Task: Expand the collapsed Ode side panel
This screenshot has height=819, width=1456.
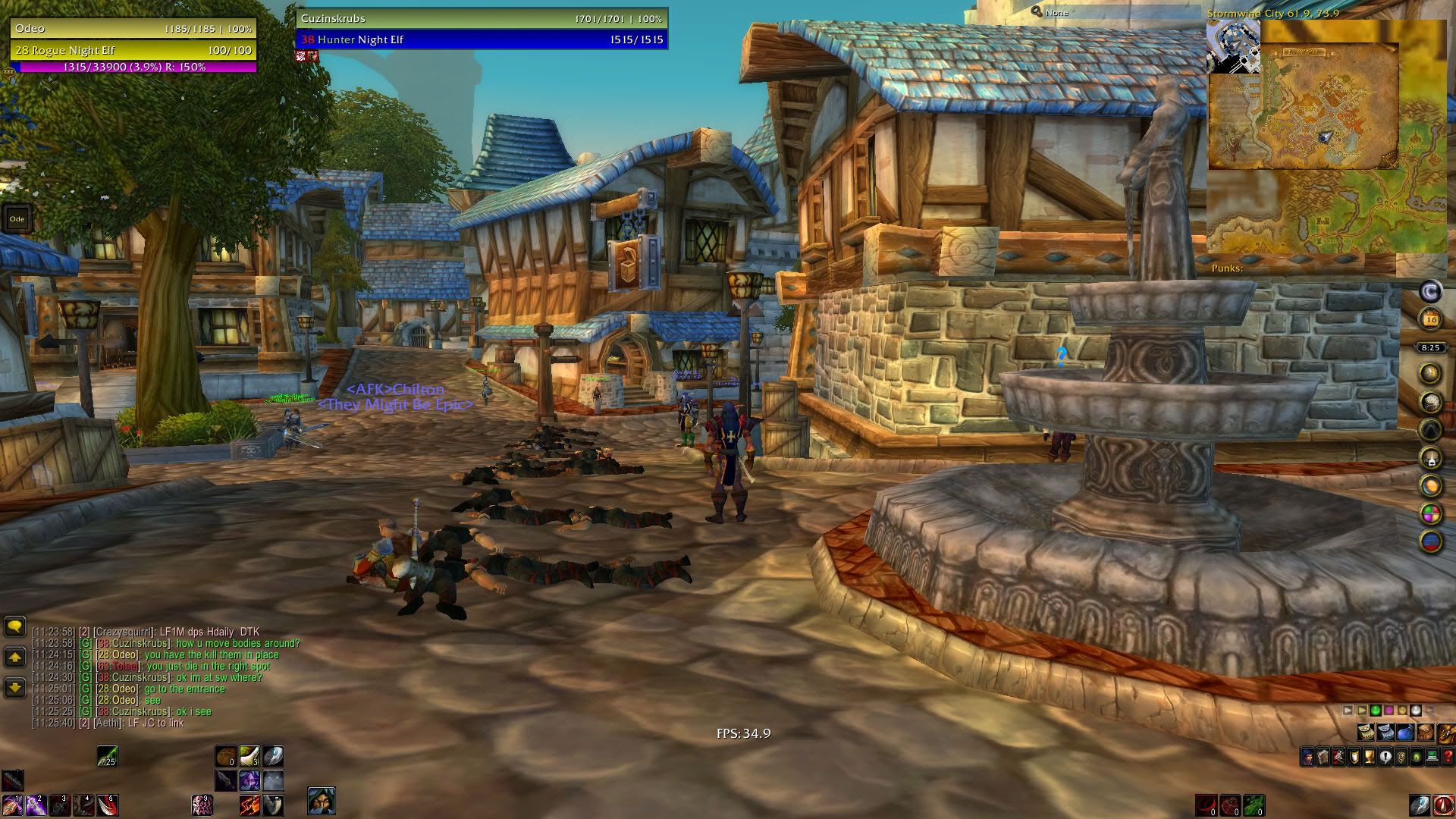Action: tap(17, 219)
